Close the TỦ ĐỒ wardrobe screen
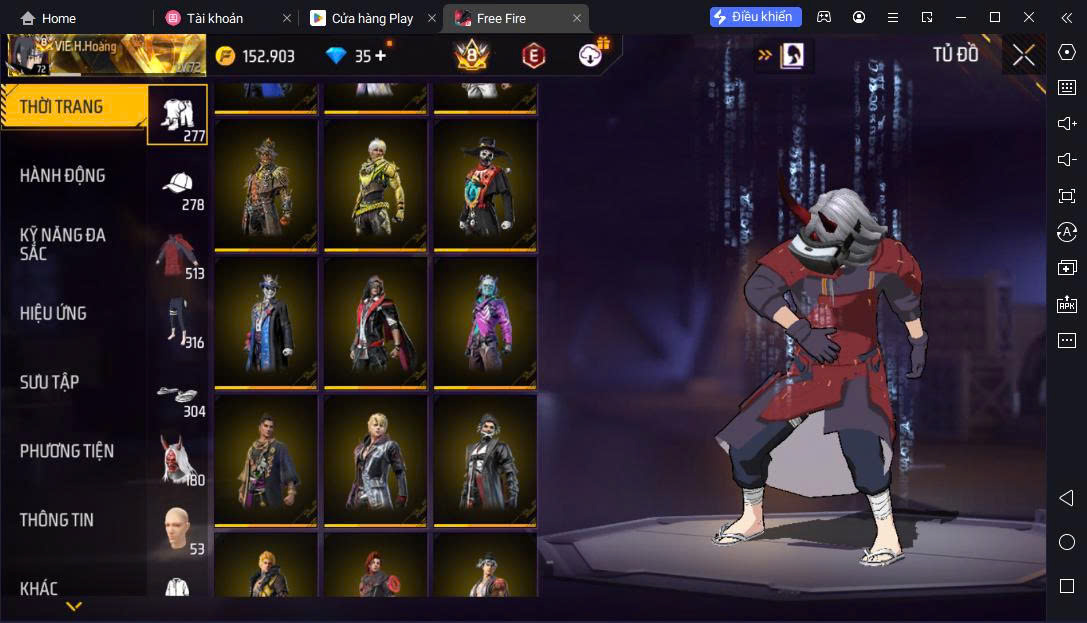 [x=1023, y=55]
